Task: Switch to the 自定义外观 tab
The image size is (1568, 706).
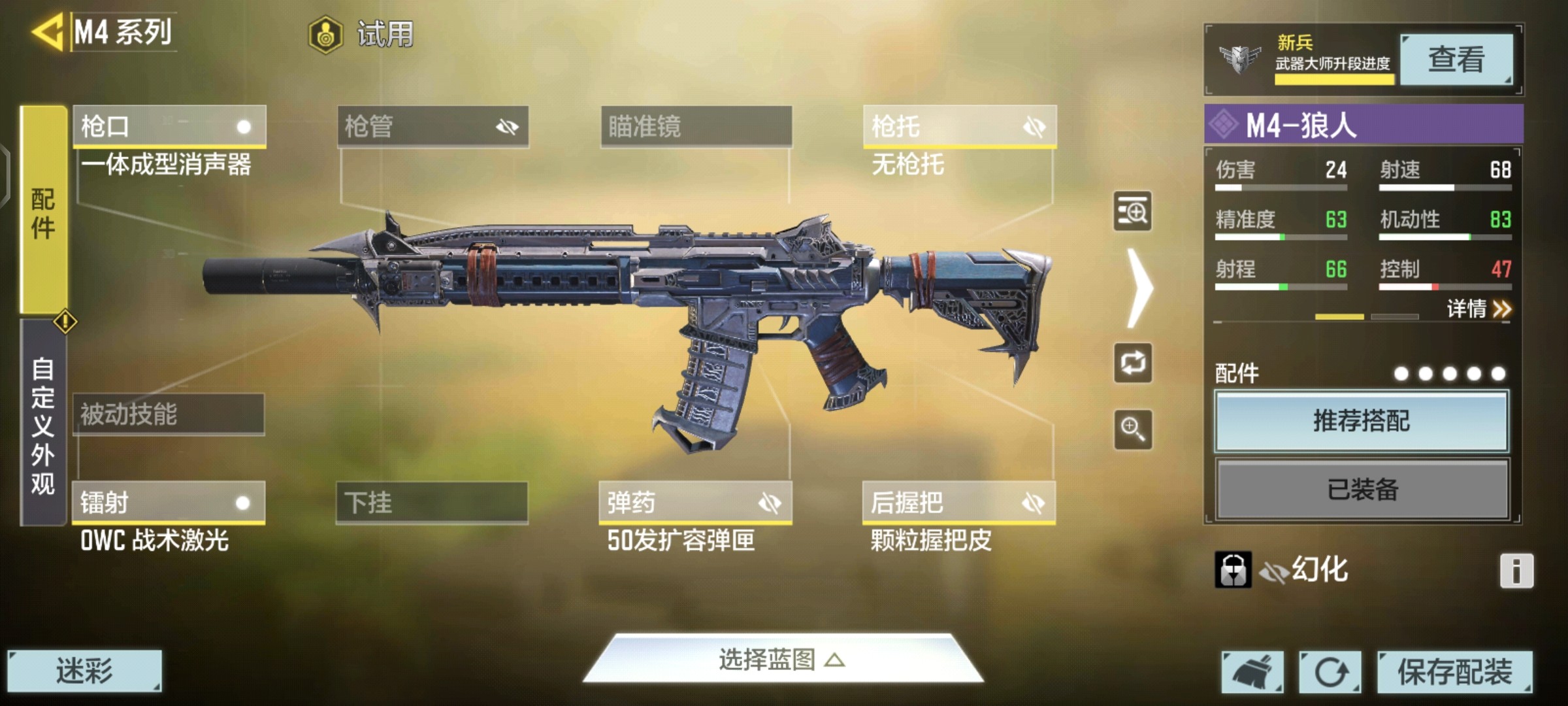Action: [x=43, y=424]
